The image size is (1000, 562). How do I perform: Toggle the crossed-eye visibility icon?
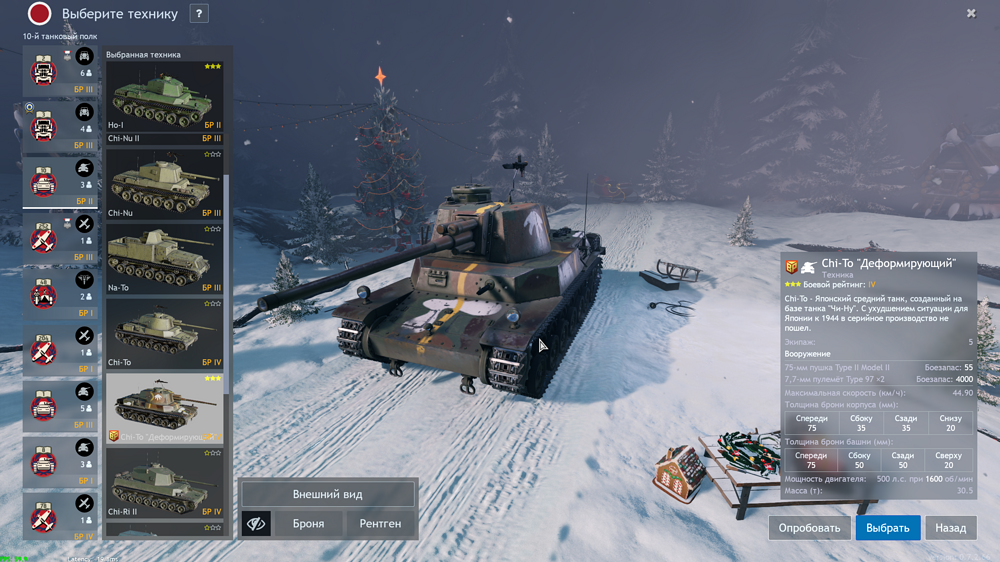pyautogui.click(x=256, y=523)
